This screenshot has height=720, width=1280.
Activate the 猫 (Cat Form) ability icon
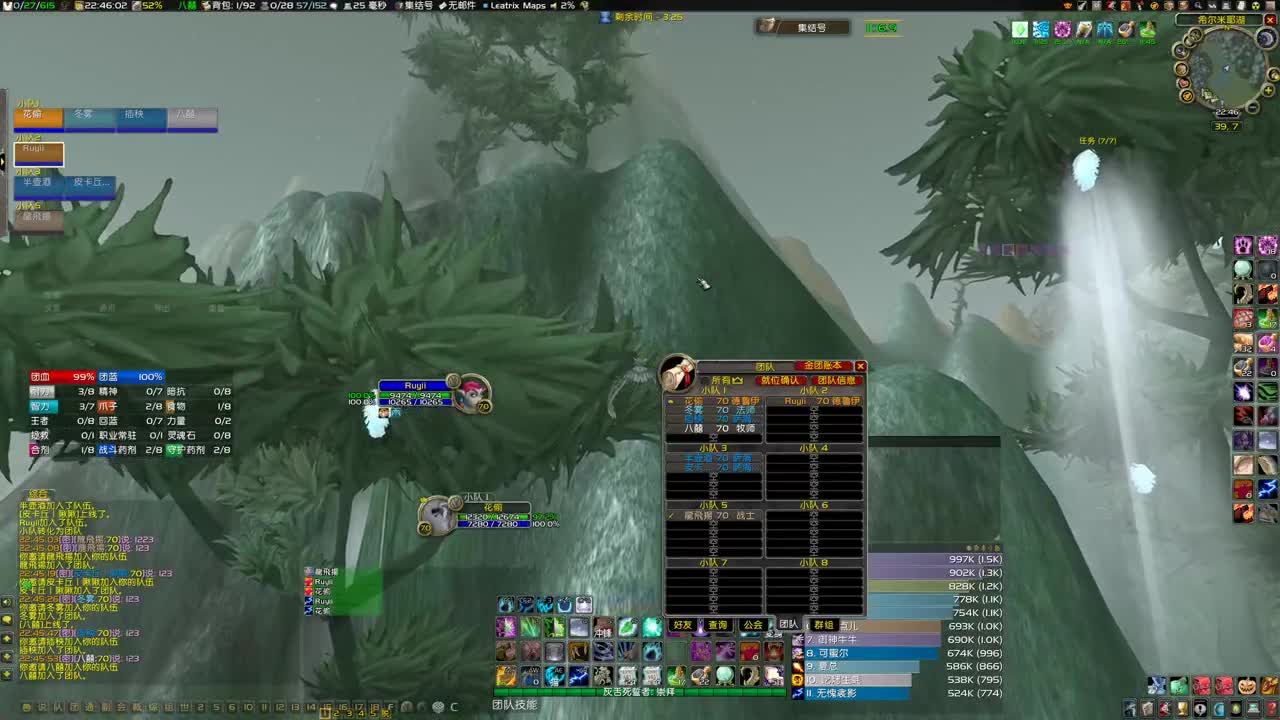click(x=555, y=676)
